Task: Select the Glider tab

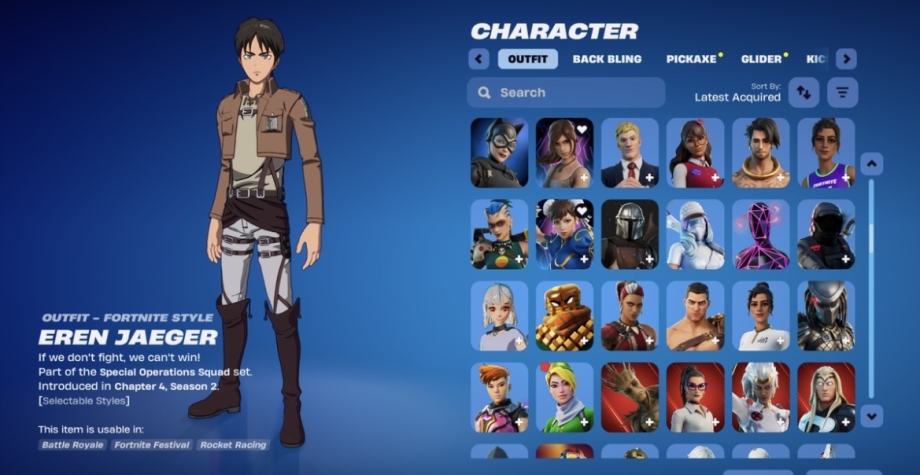Action: (x=761, y=59)
